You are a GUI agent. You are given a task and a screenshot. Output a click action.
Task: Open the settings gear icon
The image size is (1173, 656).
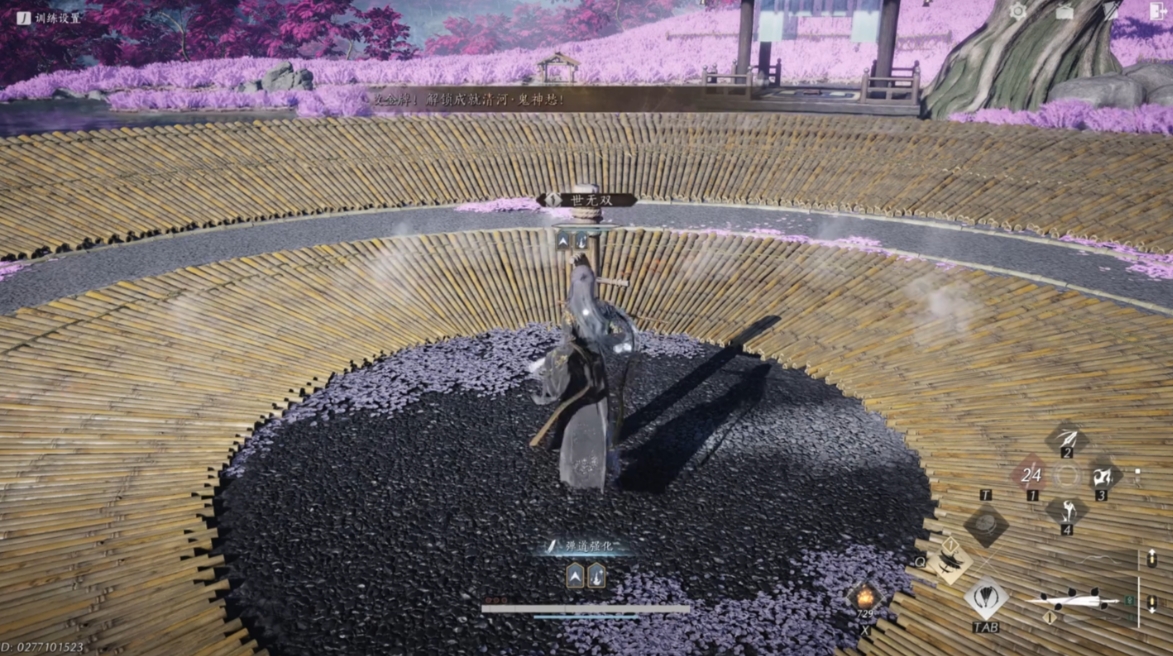coord(1018,12)
